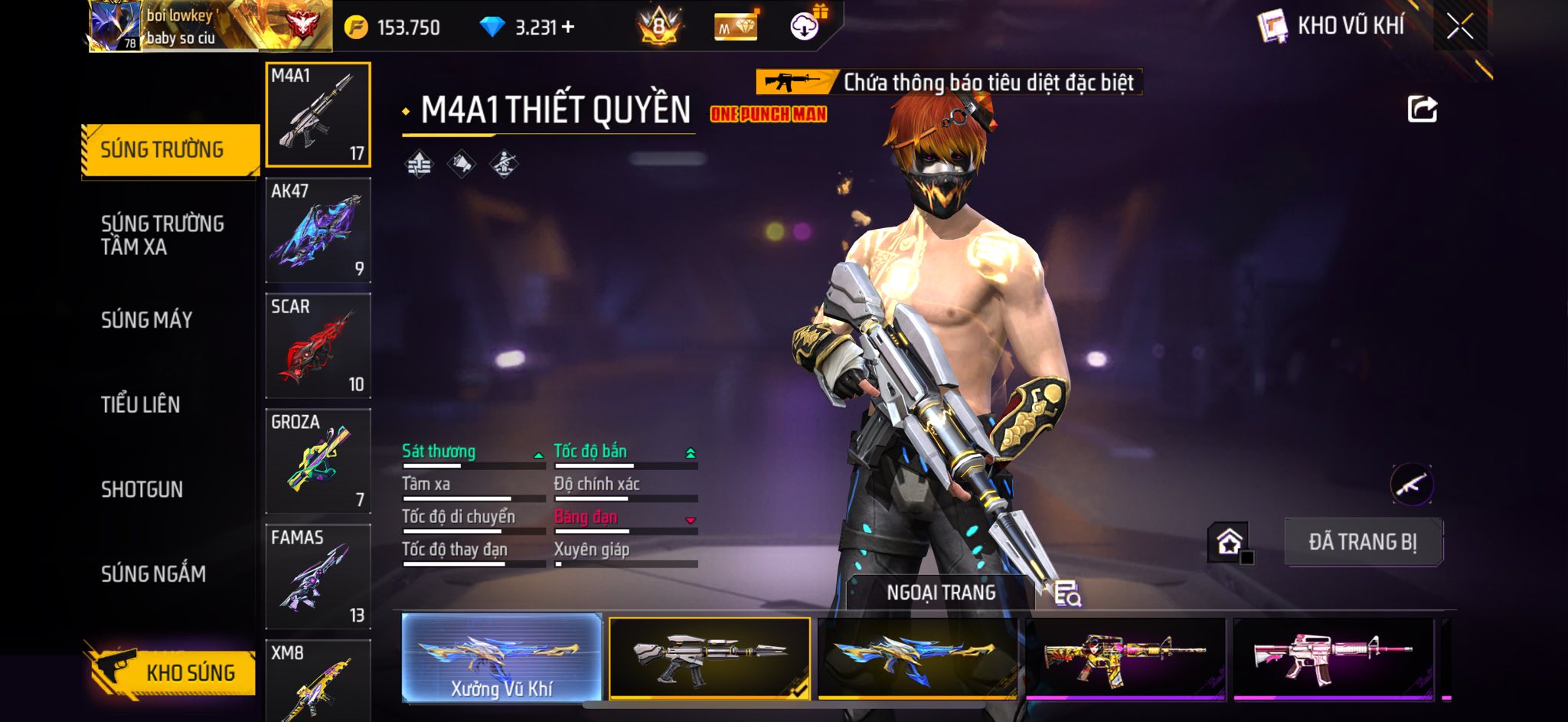This screenshot has height=722, width=1568.
Task: Open the Ngoại Trang inspect icon
Action: tap(1067, 593)
